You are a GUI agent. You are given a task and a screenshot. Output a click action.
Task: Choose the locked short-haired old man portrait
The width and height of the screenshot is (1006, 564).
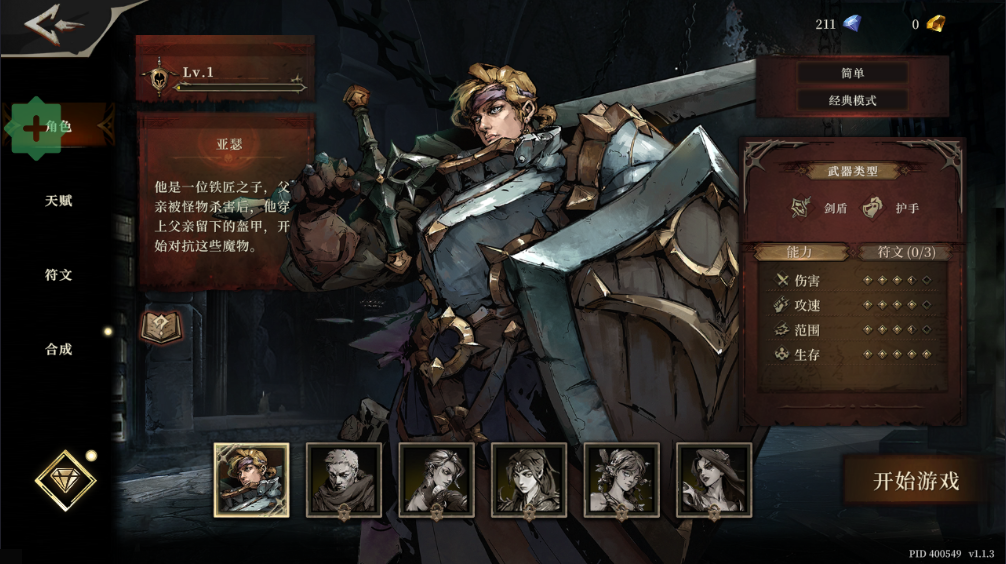pyautogui.click(x=343, y=480)
